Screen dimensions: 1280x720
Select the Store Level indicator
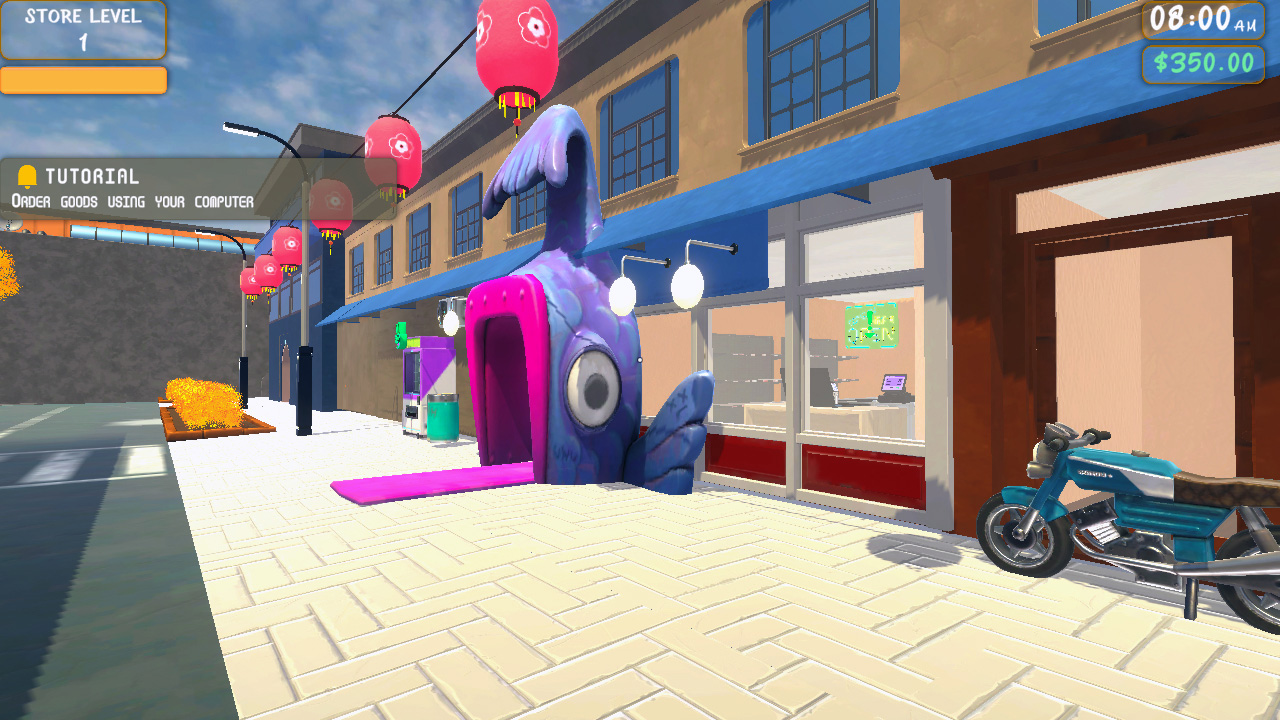[x=83, y=30]
